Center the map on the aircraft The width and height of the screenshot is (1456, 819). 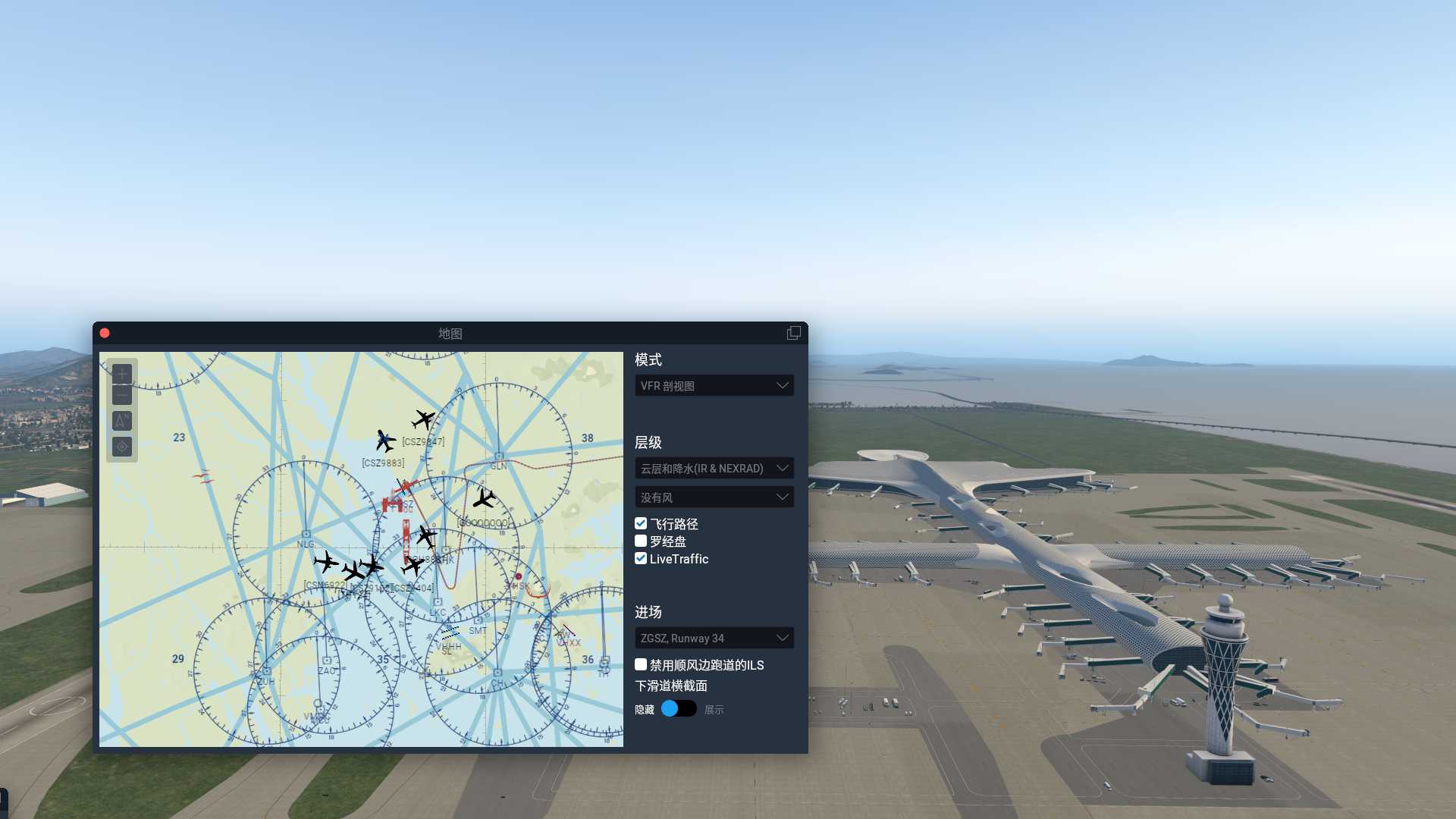[x=122, y=447]
